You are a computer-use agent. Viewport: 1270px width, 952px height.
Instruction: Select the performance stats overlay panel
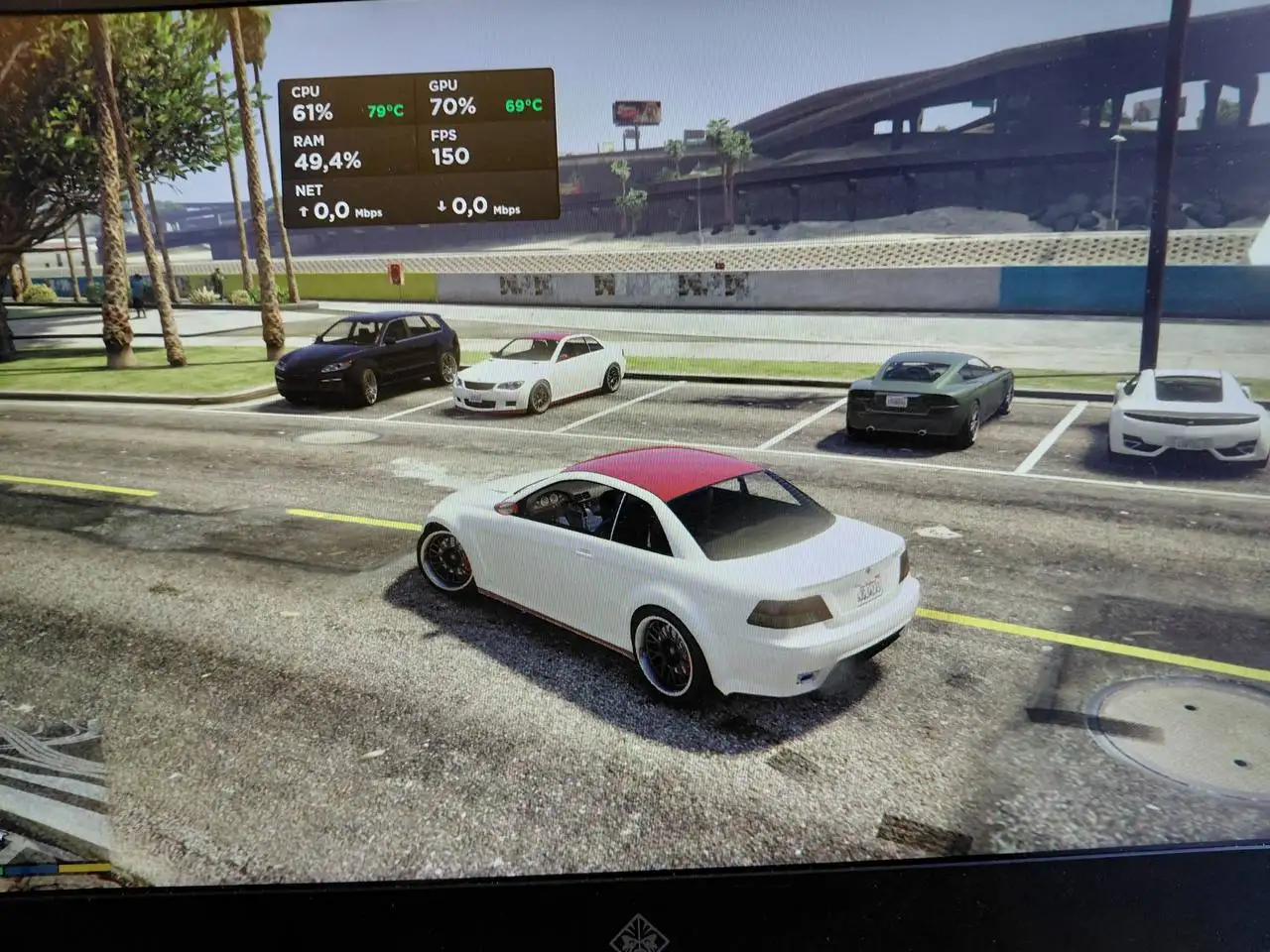418,148
